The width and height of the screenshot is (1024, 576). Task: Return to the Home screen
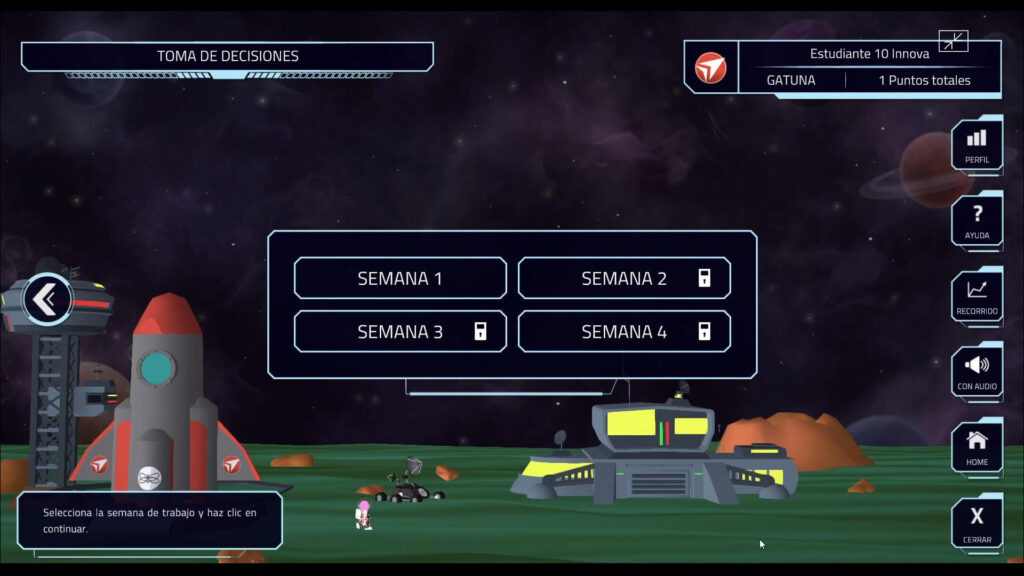tap(977, 447)
